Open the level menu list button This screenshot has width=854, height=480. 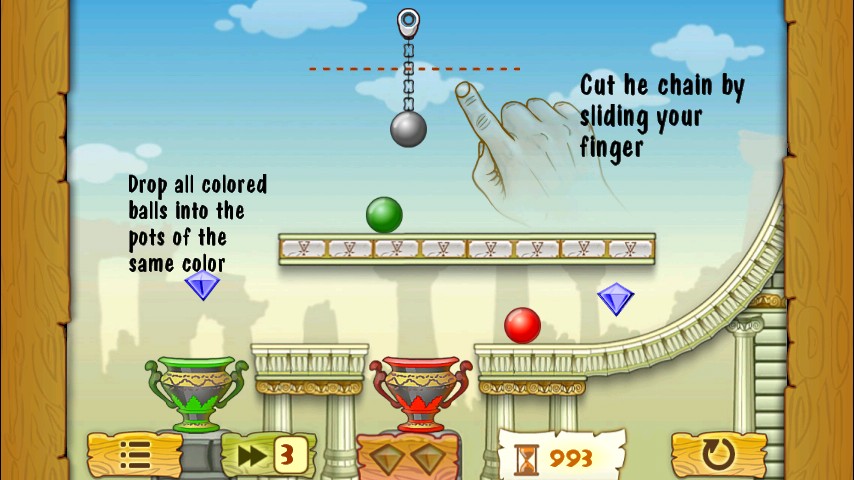pyautogui.click(x=135, y=455)
